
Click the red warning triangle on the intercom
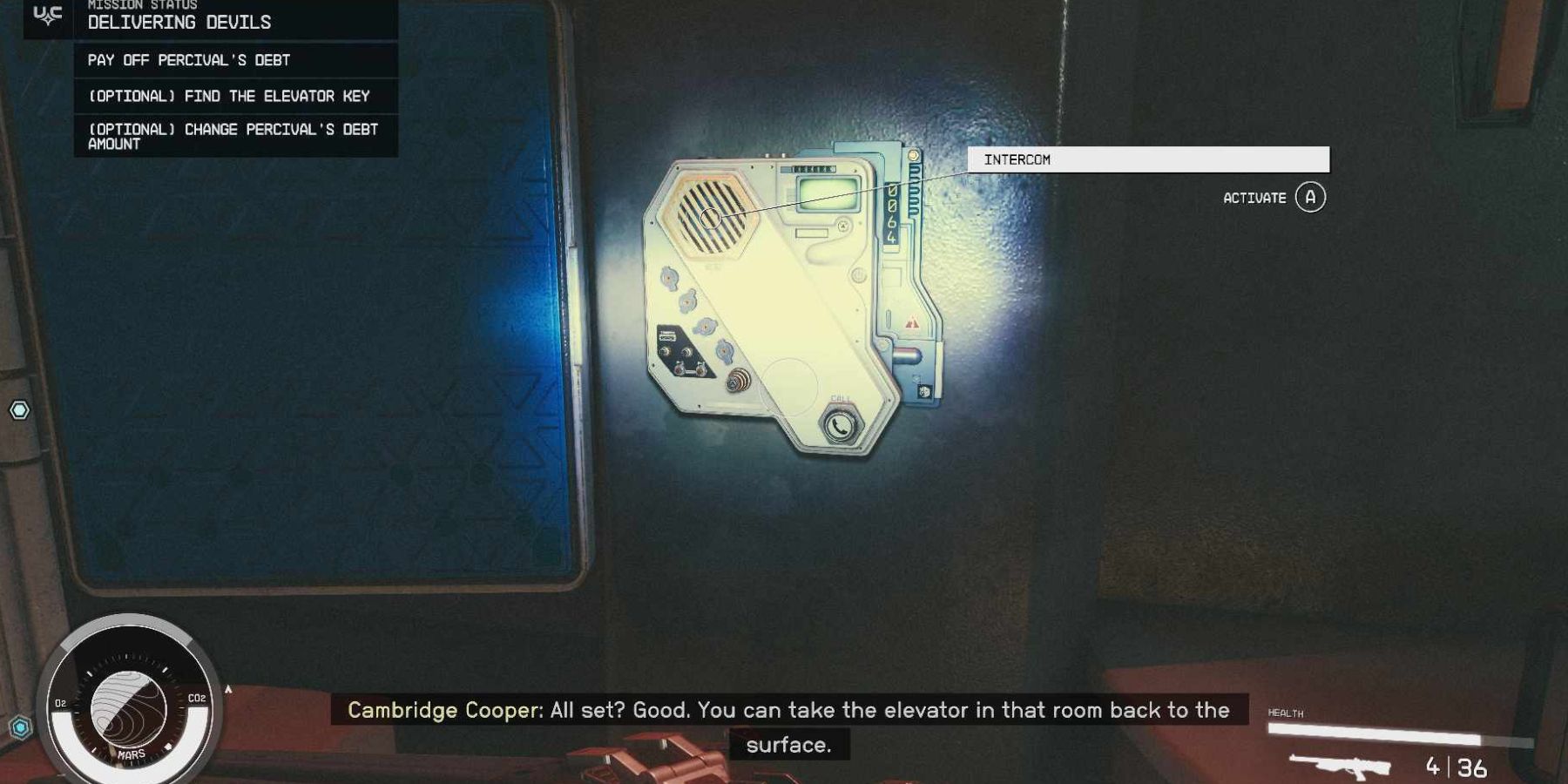912,322
